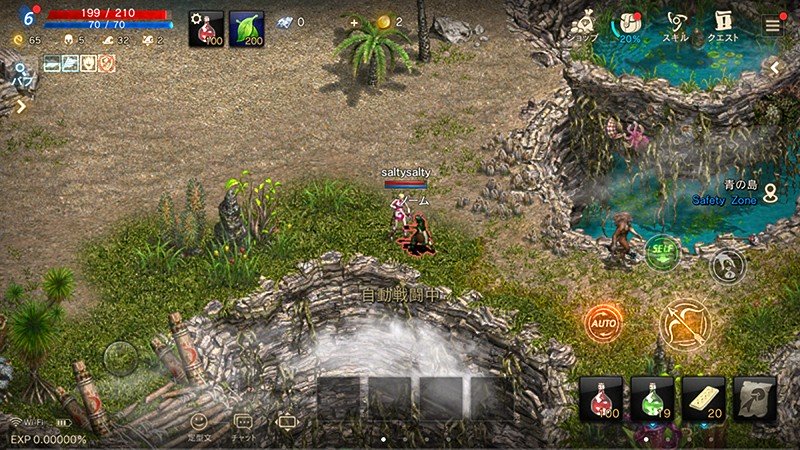Open the チャット (Chat) window
Viewport: 800px width, 450px height.
pyautogui.click(x=243, y=427)
